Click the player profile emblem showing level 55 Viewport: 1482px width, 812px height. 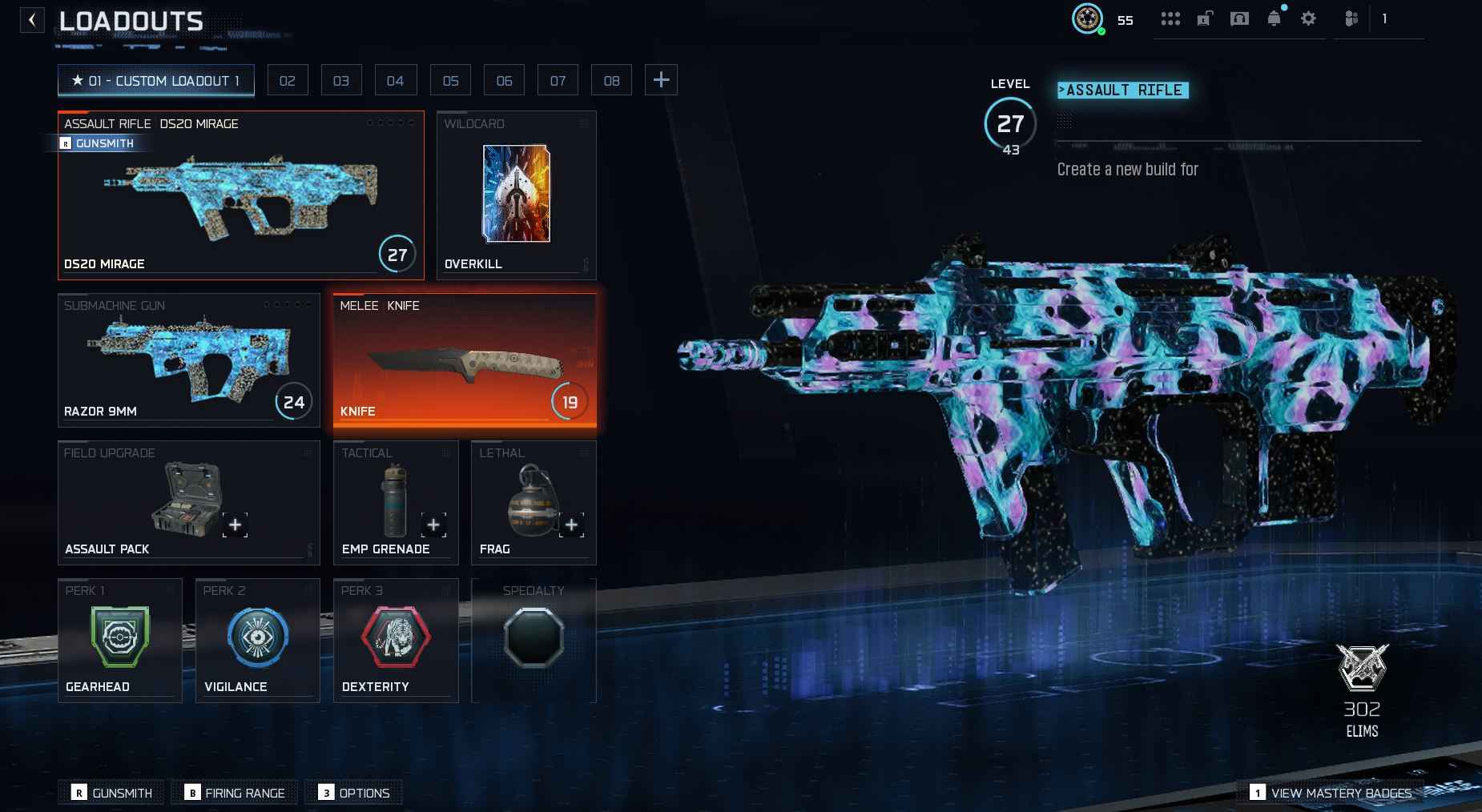pos(1088,18)
